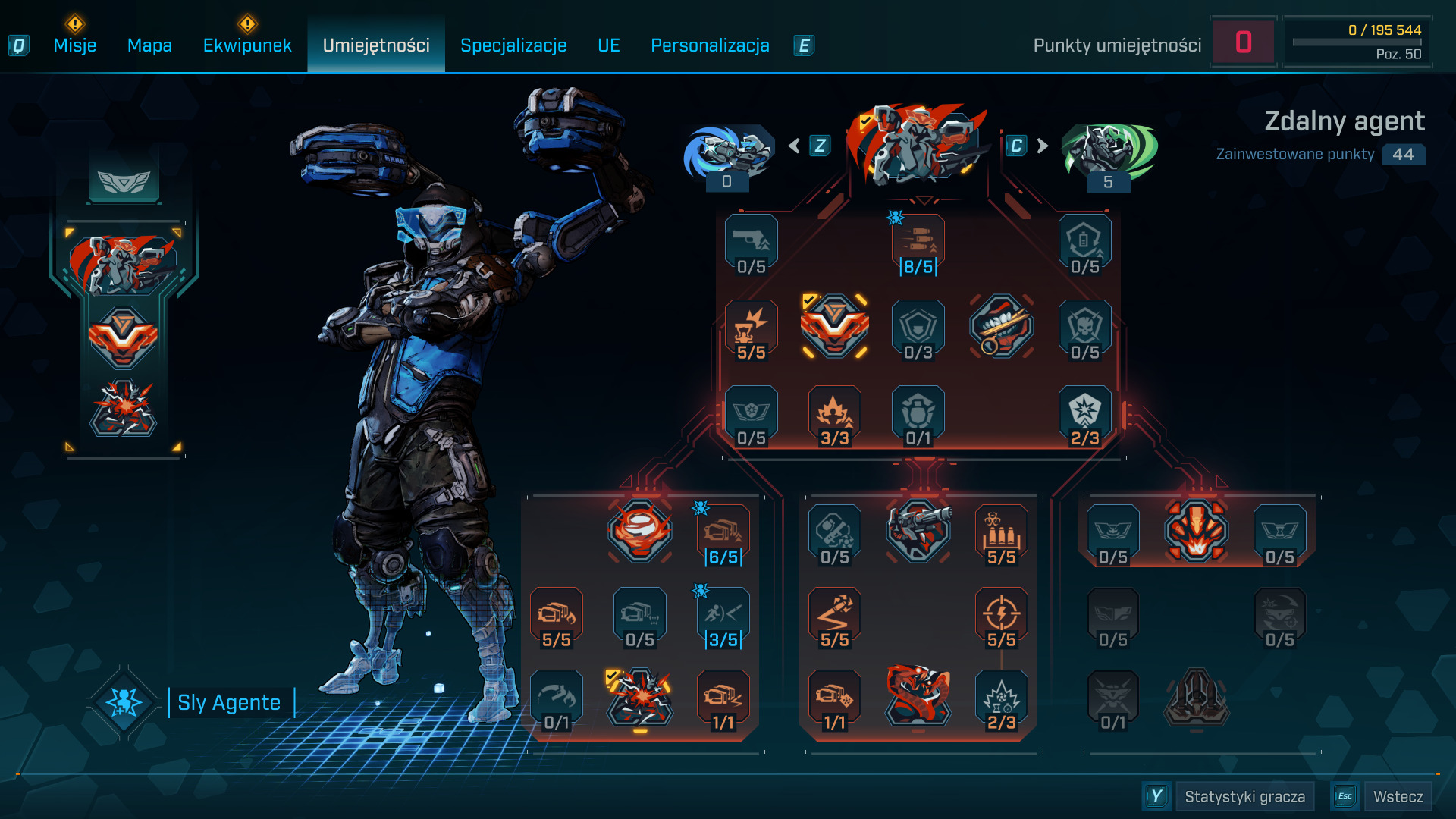The image size is (1456, 819).
Task: Choose the Sly Agente class mod icon
Action: tap(124, 702)
